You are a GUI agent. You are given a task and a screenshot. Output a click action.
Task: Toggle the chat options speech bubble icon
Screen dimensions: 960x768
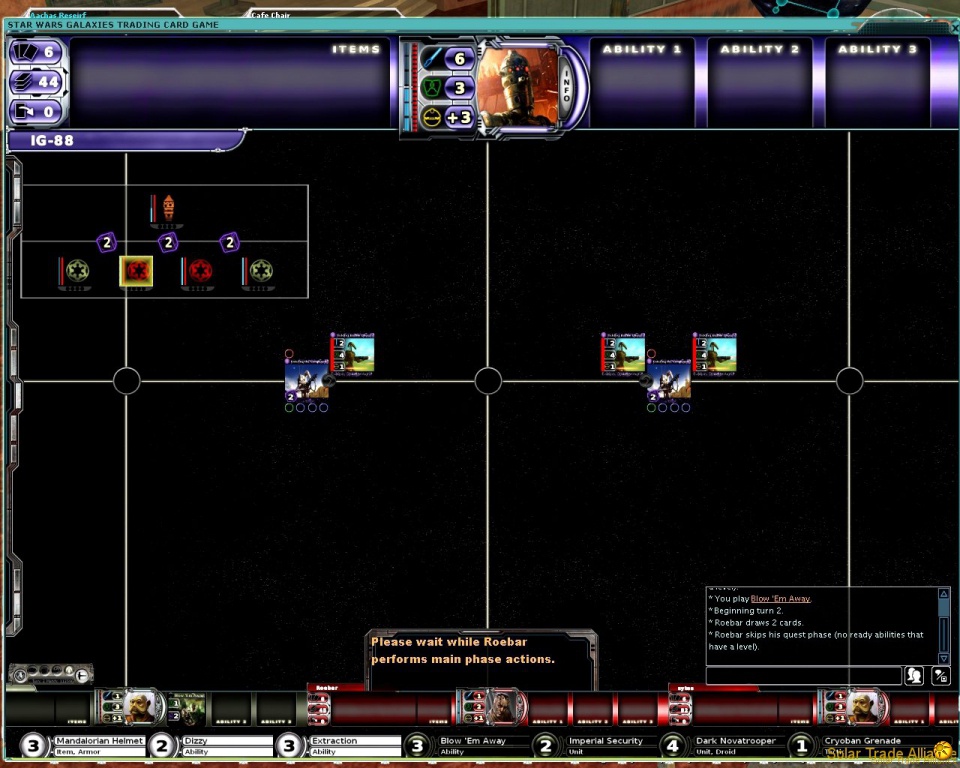point(940,676)
